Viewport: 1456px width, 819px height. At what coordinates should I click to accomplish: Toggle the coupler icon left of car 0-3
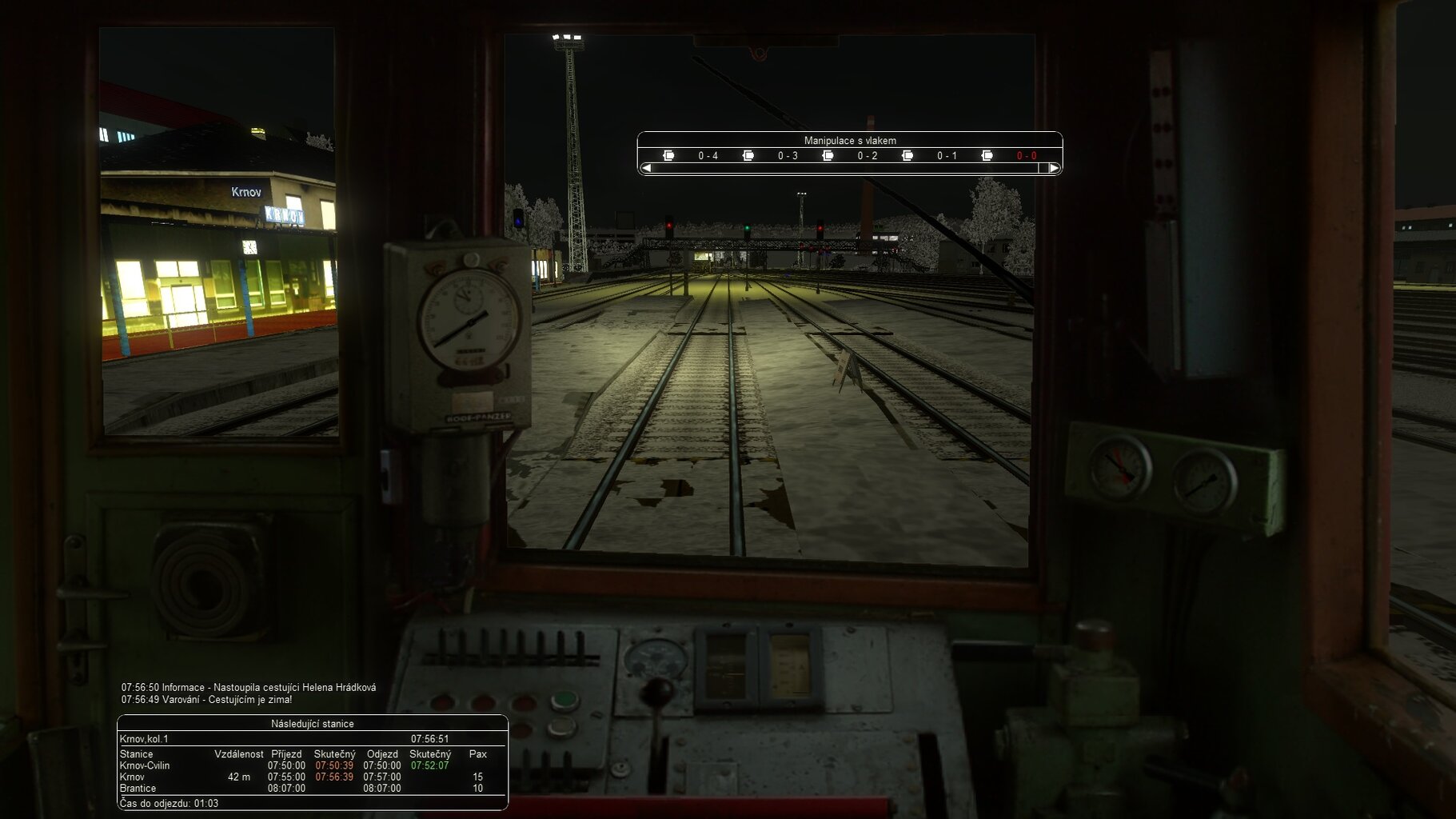point(748,155)
